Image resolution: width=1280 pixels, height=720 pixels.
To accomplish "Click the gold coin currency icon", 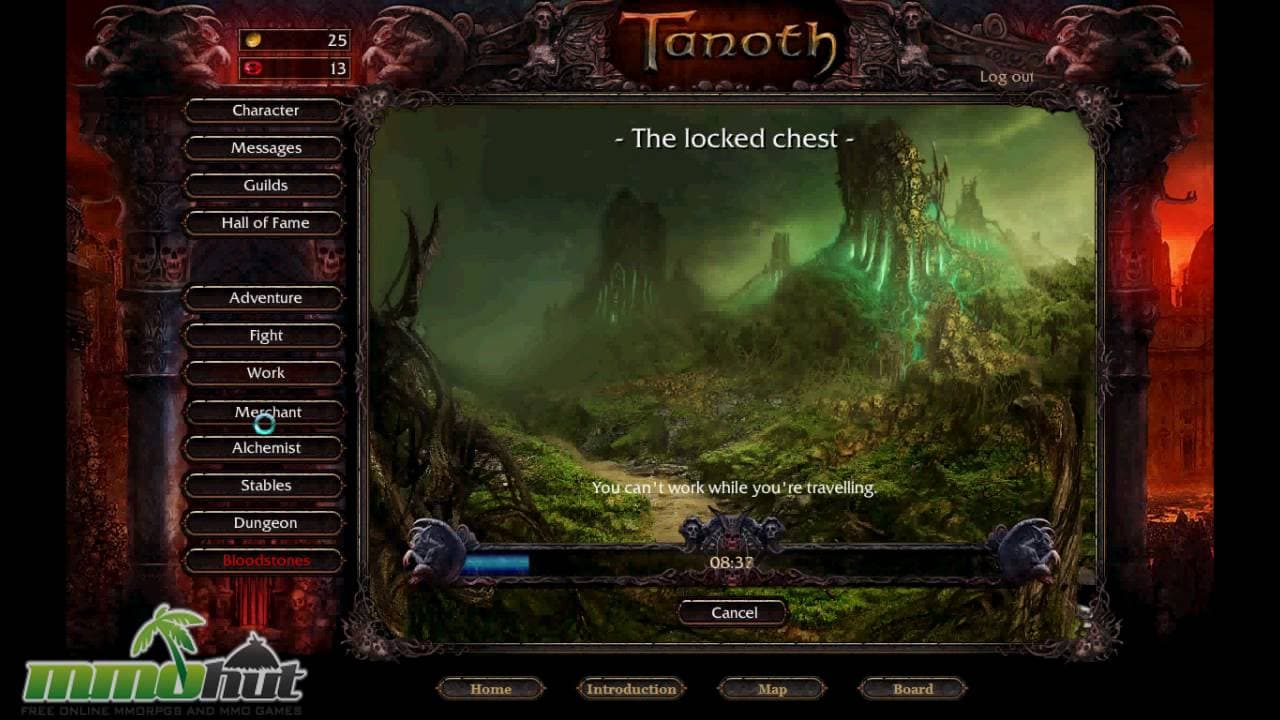I will 252,41.
